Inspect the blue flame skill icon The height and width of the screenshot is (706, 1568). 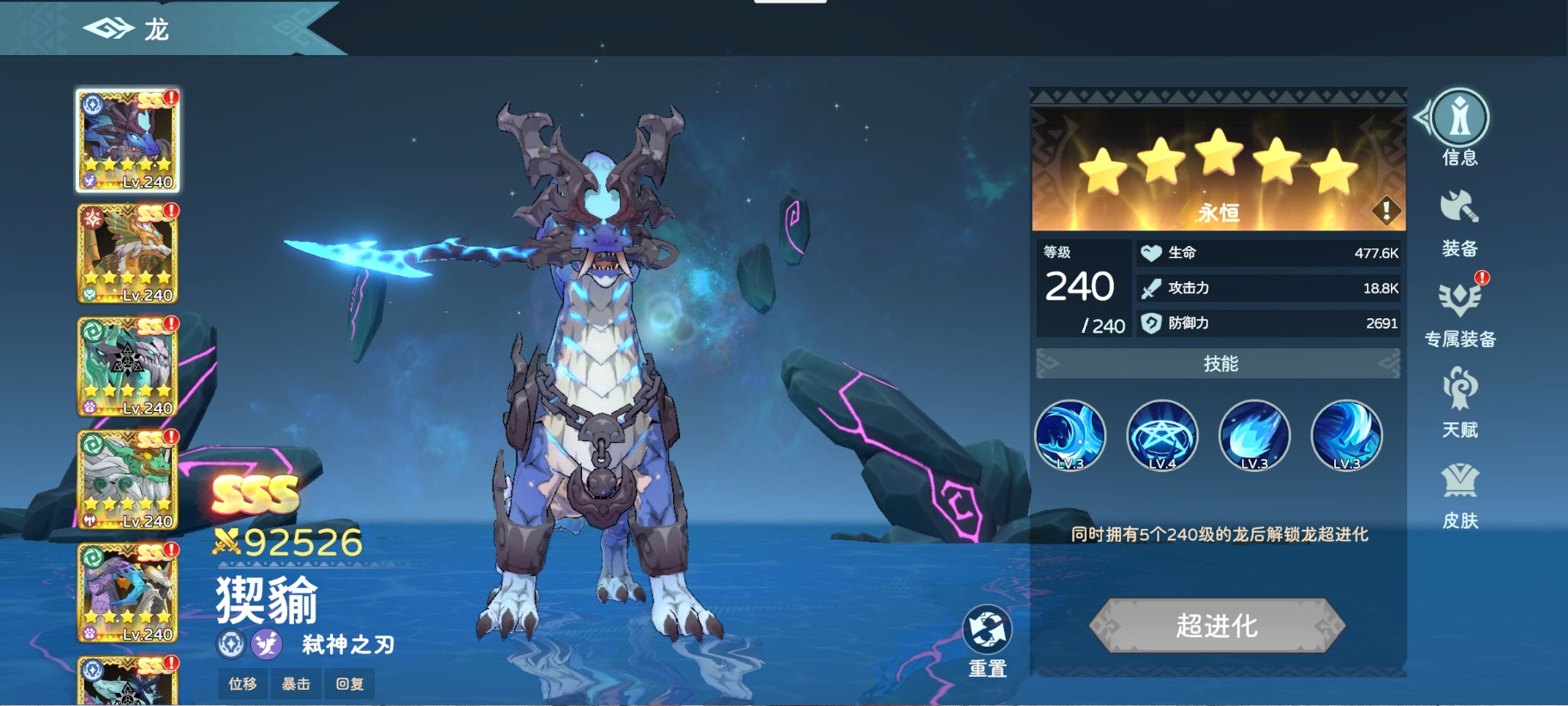pyautogui.click(x=1254, y=435)
